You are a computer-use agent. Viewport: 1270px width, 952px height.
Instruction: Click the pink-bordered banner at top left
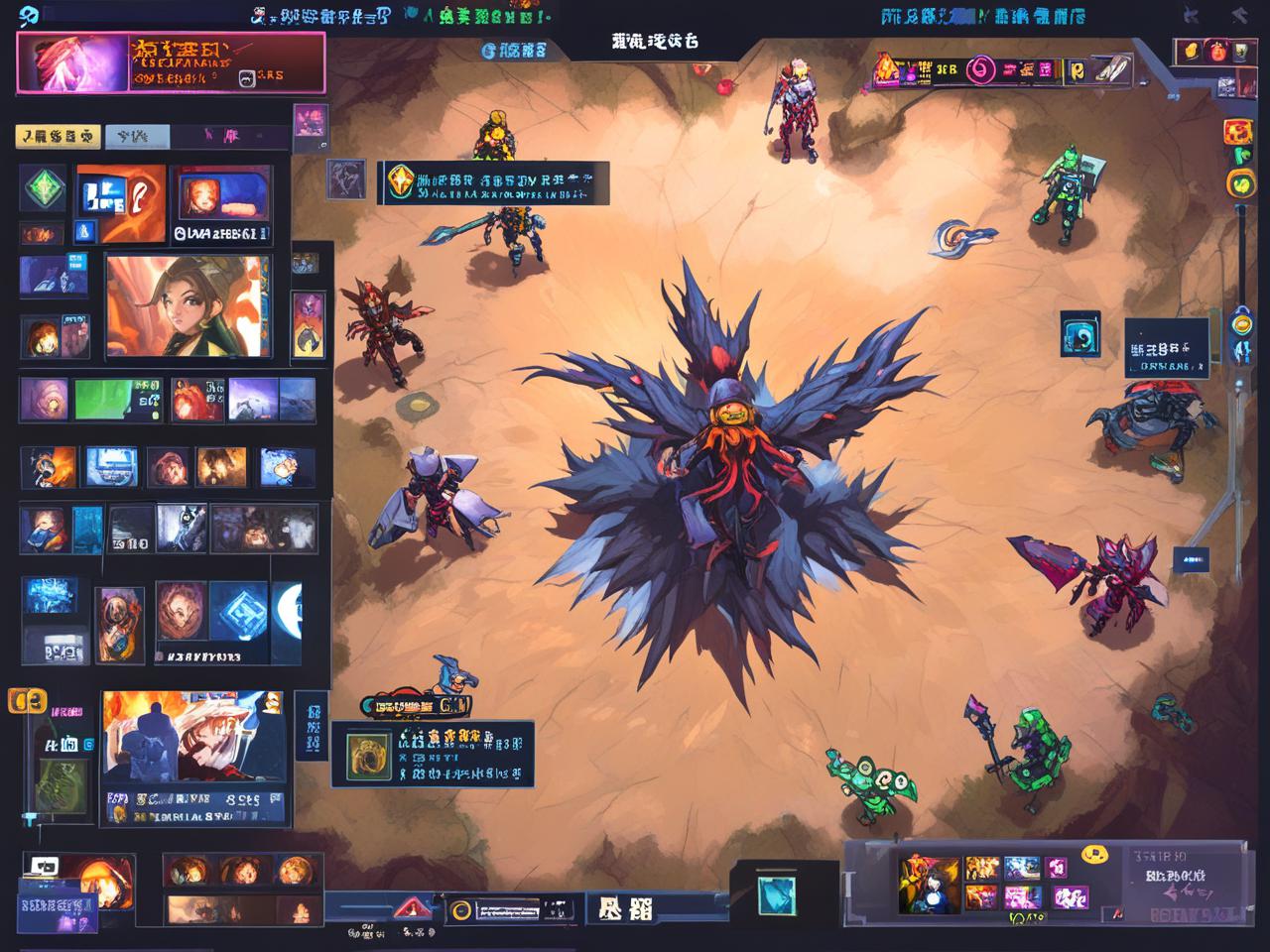pos(171,61)
